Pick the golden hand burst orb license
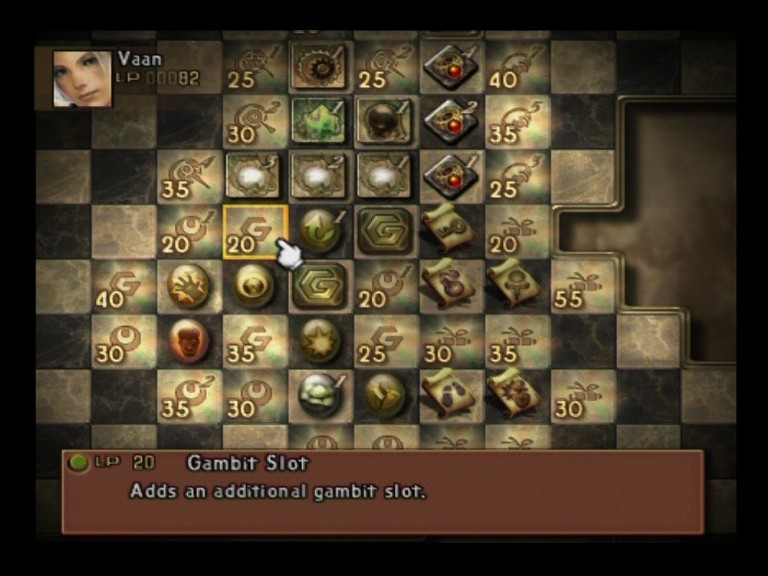The width and height of the screenshot is (768, 576). (188, 286)
